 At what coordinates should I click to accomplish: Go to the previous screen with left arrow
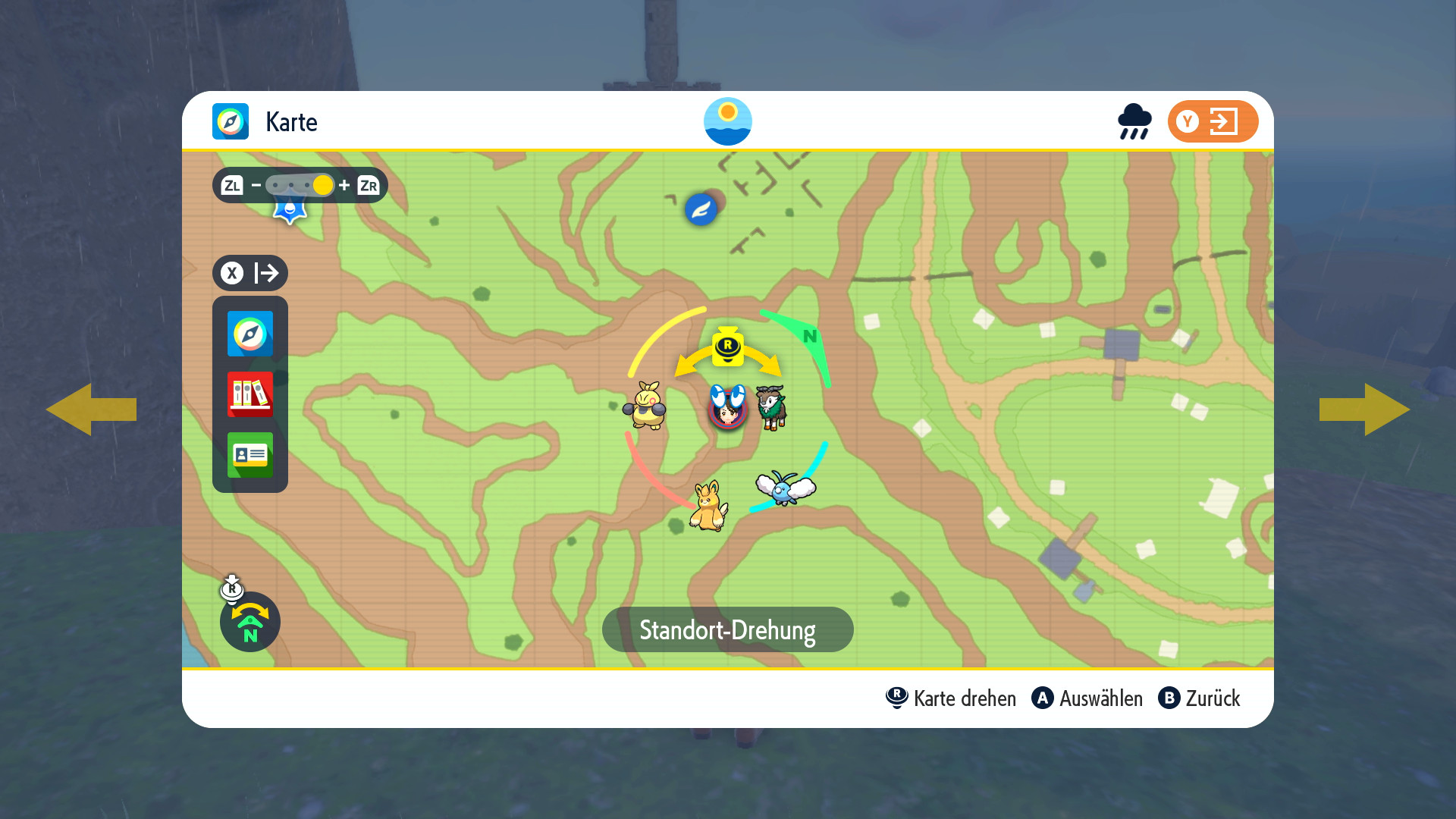click(x=91, y=409)
